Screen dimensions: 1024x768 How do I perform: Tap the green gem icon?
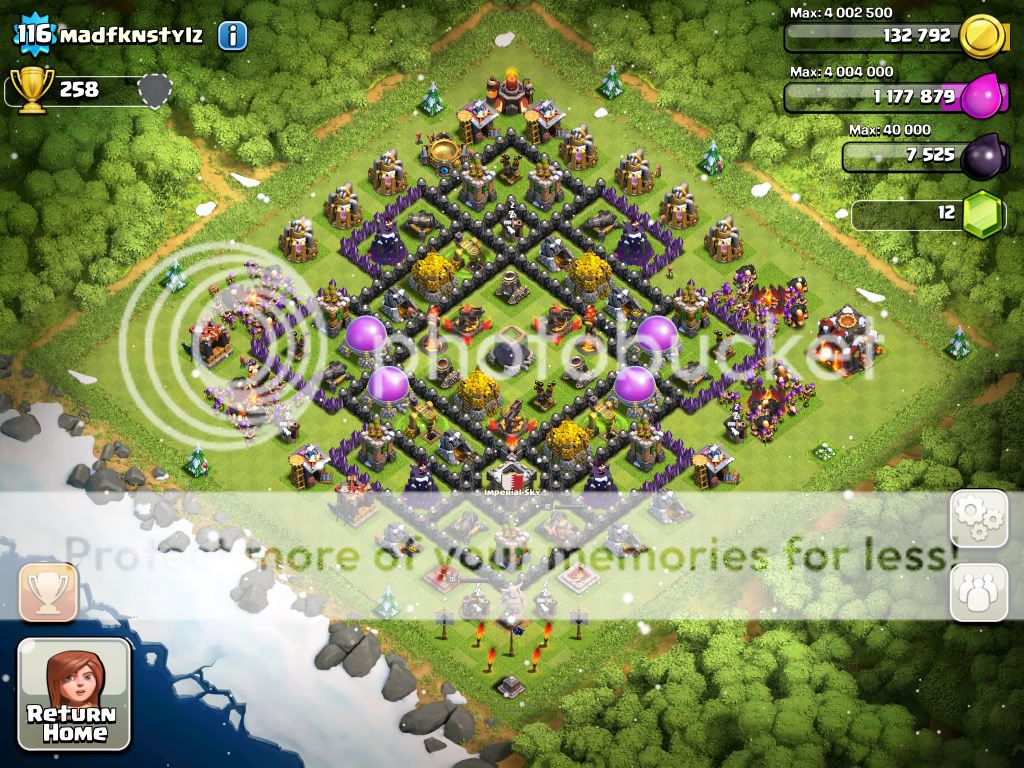tap(982, 214)
